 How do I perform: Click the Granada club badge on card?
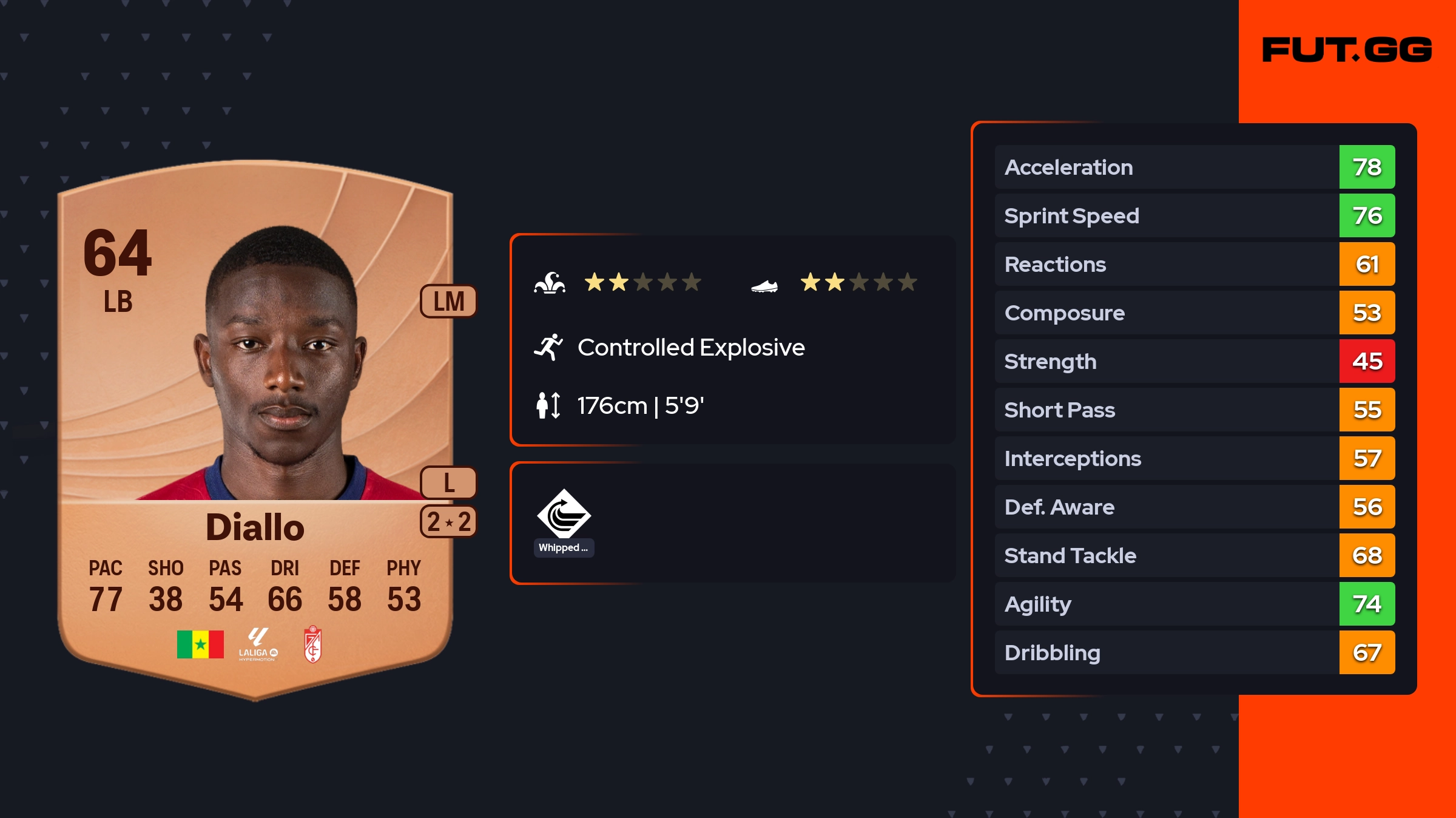click(312, 644)
